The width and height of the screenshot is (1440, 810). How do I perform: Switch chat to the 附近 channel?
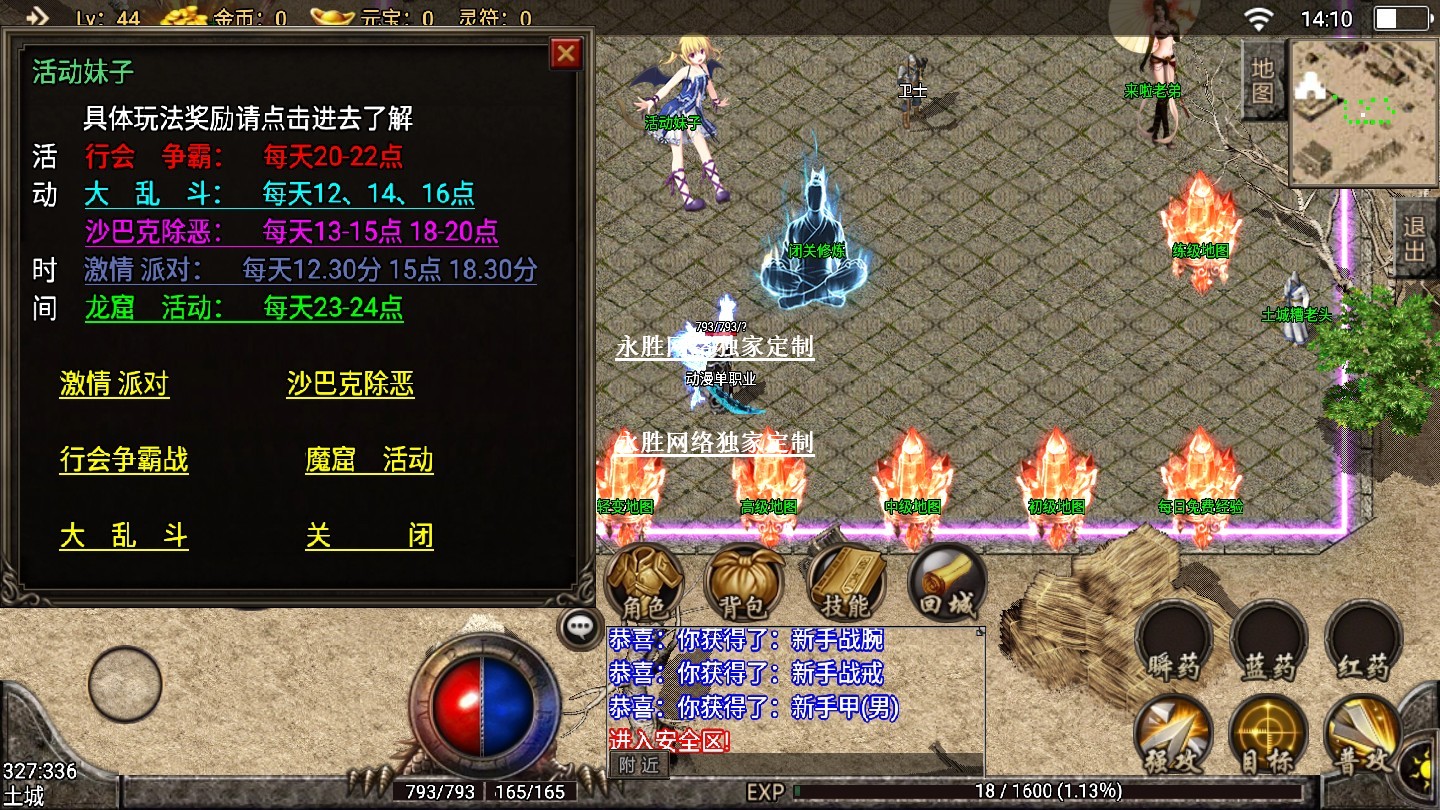pyautogui.click(x=639, y=765)
